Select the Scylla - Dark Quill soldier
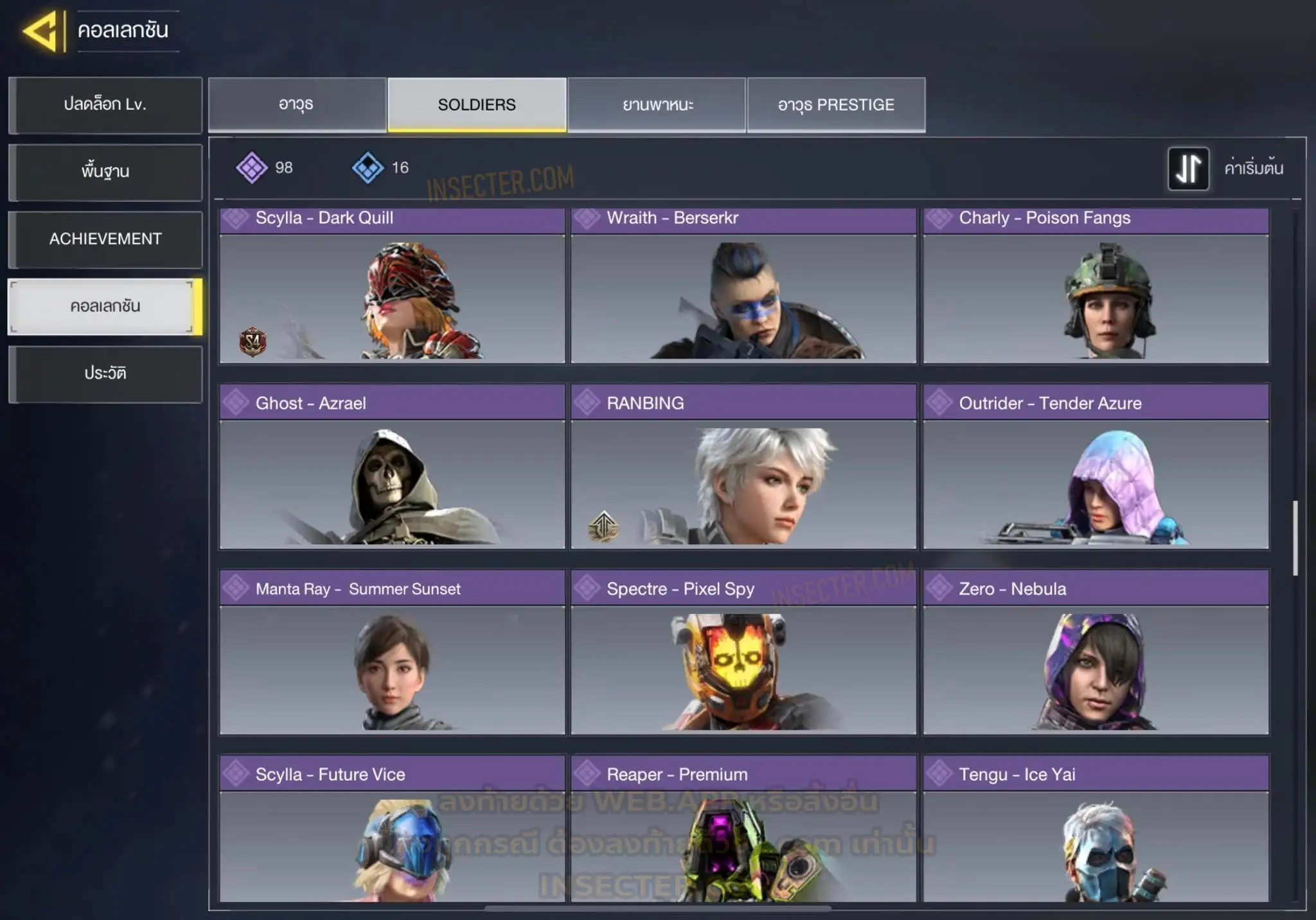The height and width of the screenshot is (920, 1316). coord(392,286)
